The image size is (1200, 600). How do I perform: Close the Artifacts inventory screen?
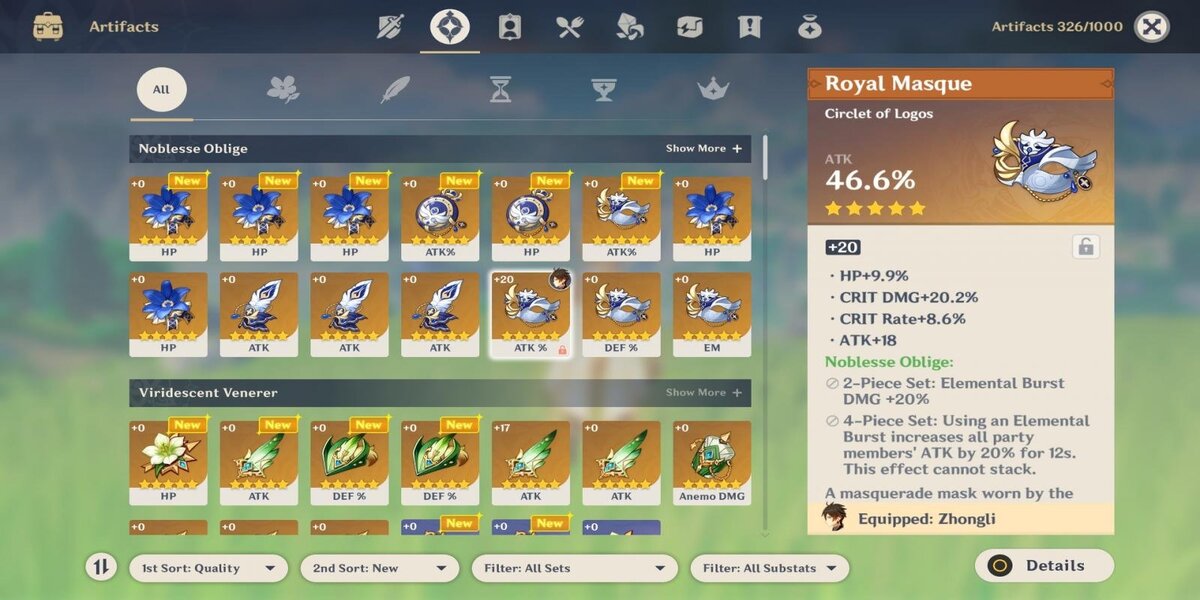point(1151,27)
